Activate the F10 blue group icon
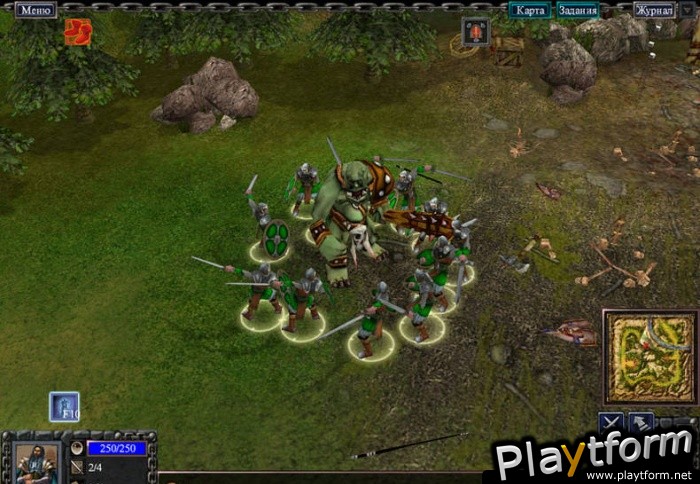The image size is (700, 484). 64,406
